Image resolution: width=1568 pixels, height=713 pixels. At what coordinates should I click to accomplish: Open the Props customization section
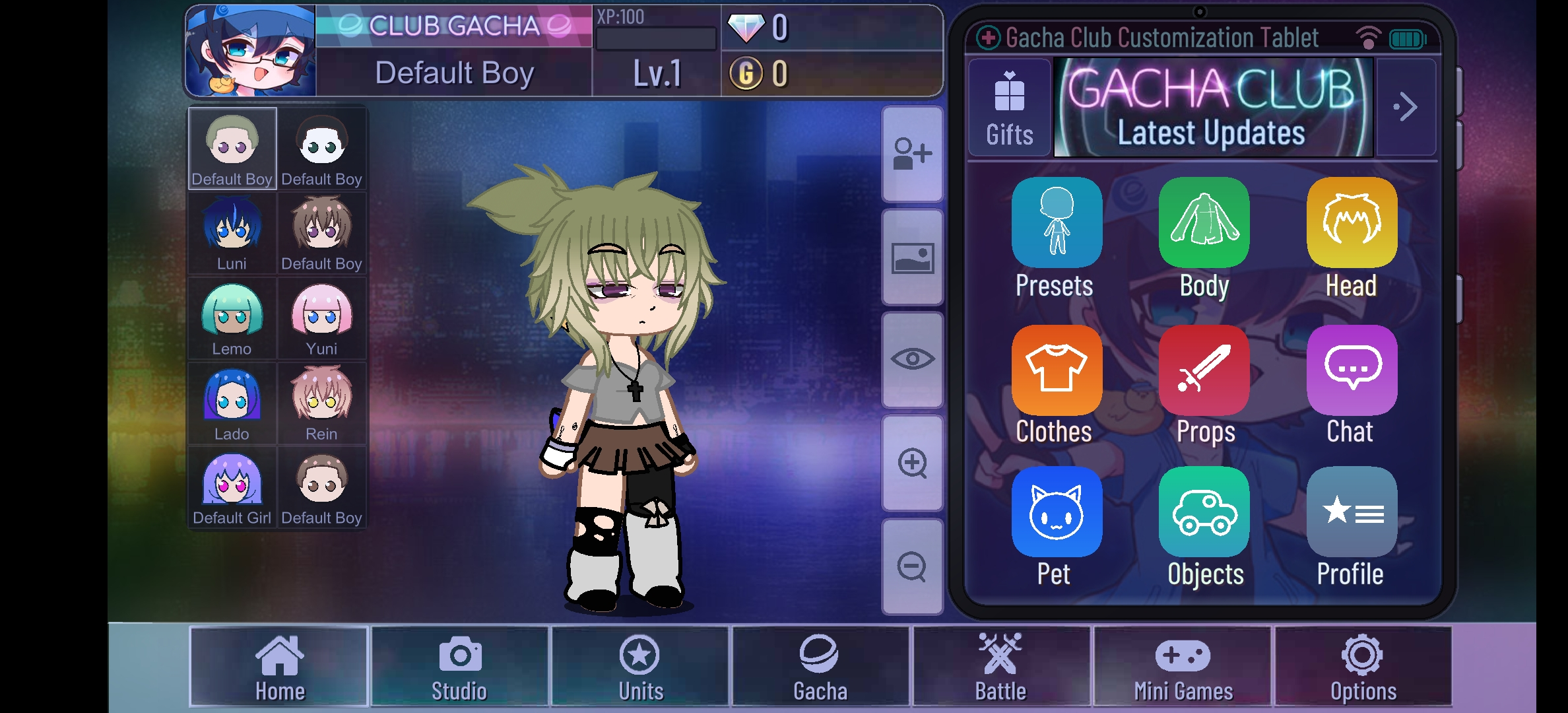pos(1203,370)
